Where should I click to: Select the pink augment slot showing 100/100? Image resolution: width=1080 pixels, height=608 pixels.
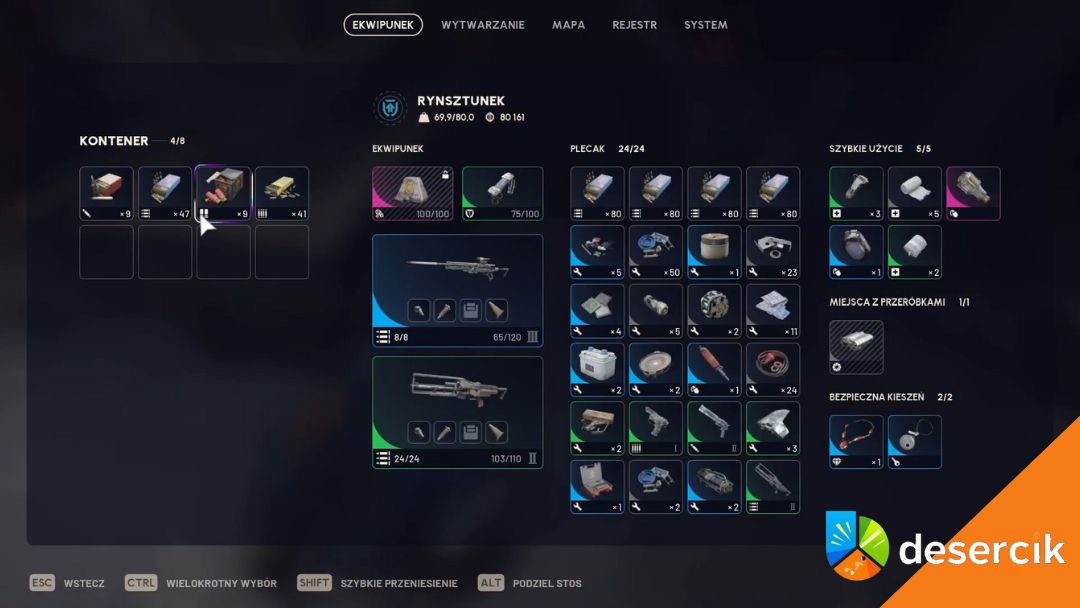click(x=412, y=193)
